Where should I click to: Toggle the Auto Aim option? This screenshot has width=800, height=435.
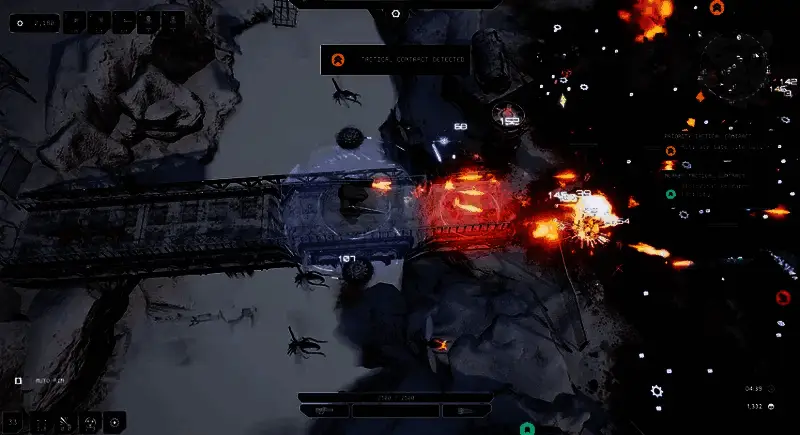tap(18, 381)
